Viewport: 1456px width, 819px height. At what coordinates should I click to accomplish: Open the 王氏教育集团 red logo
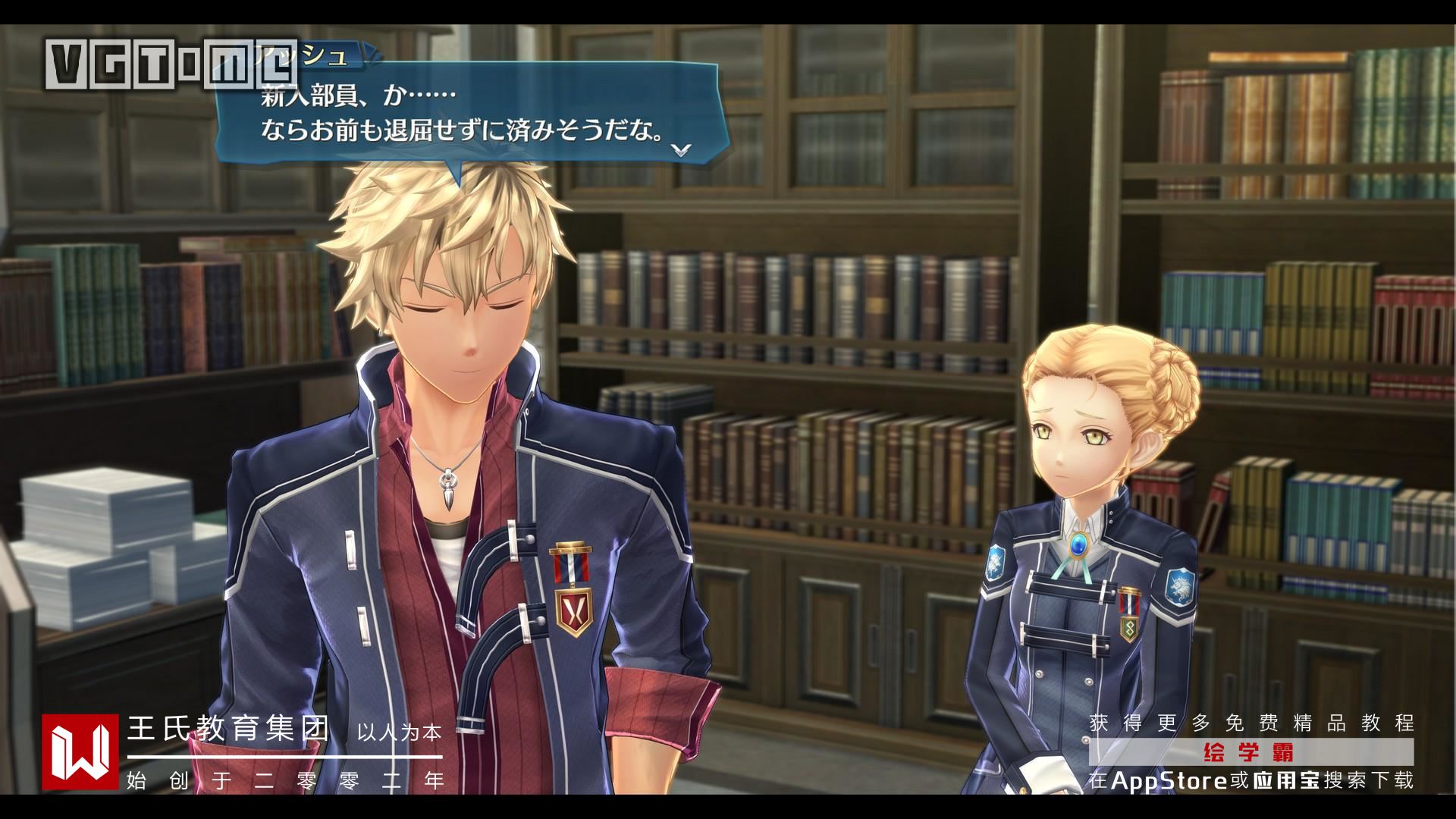[x=80, y=752]
